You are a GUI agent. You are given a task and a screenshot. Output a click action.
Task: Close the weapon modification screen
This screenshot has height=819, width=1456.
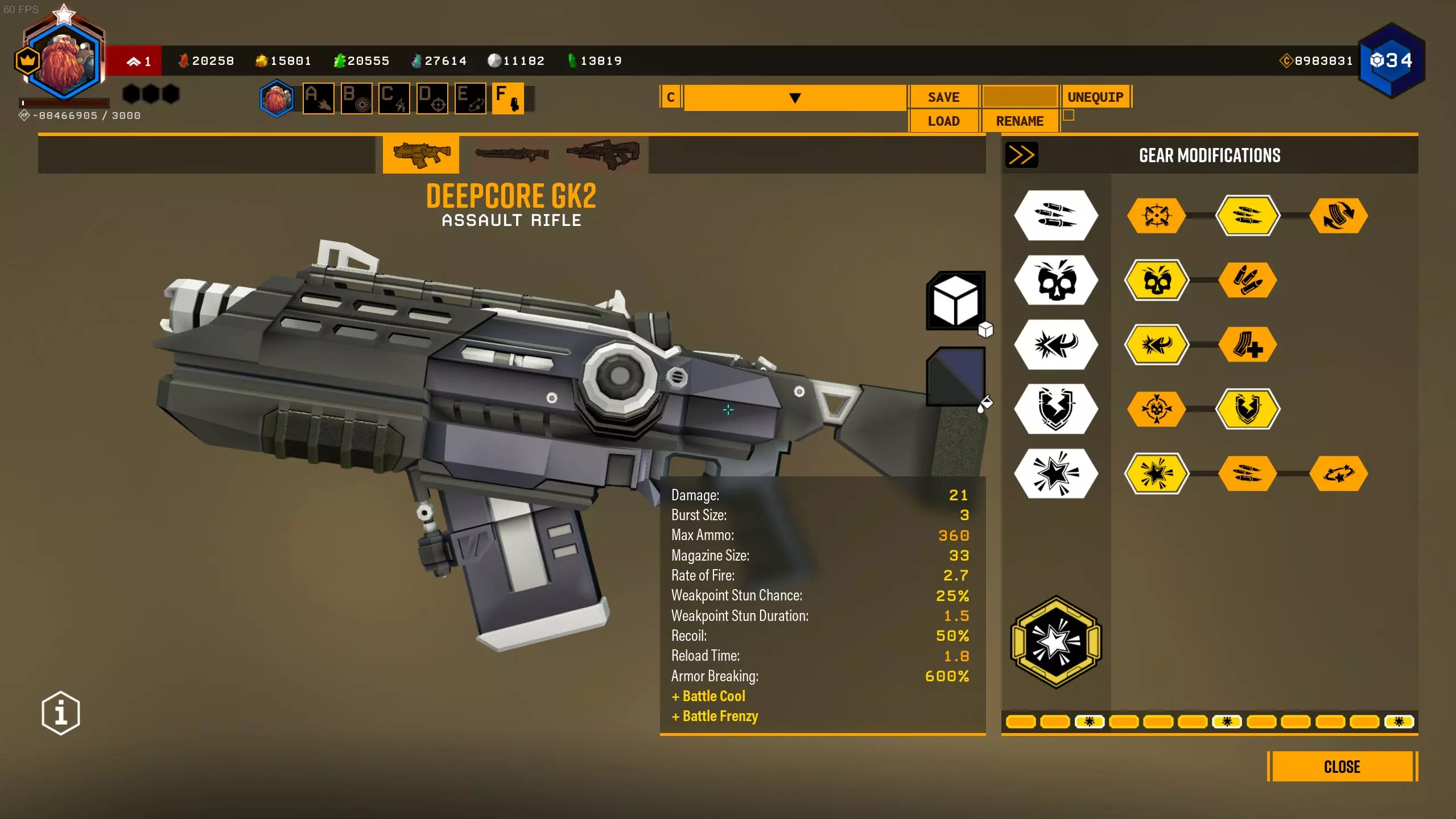pyautogui.click(x=1342, y=767)
